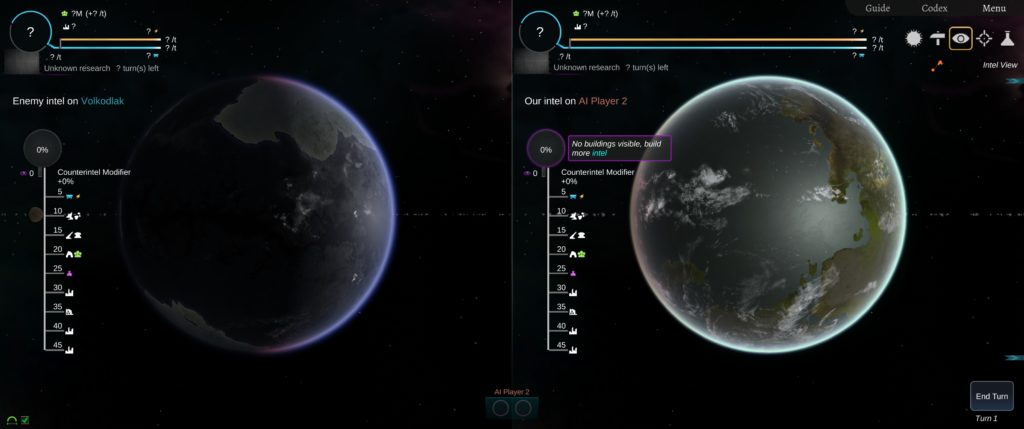
Task: Click the green headphones icon
Action: tap(11, 420)
